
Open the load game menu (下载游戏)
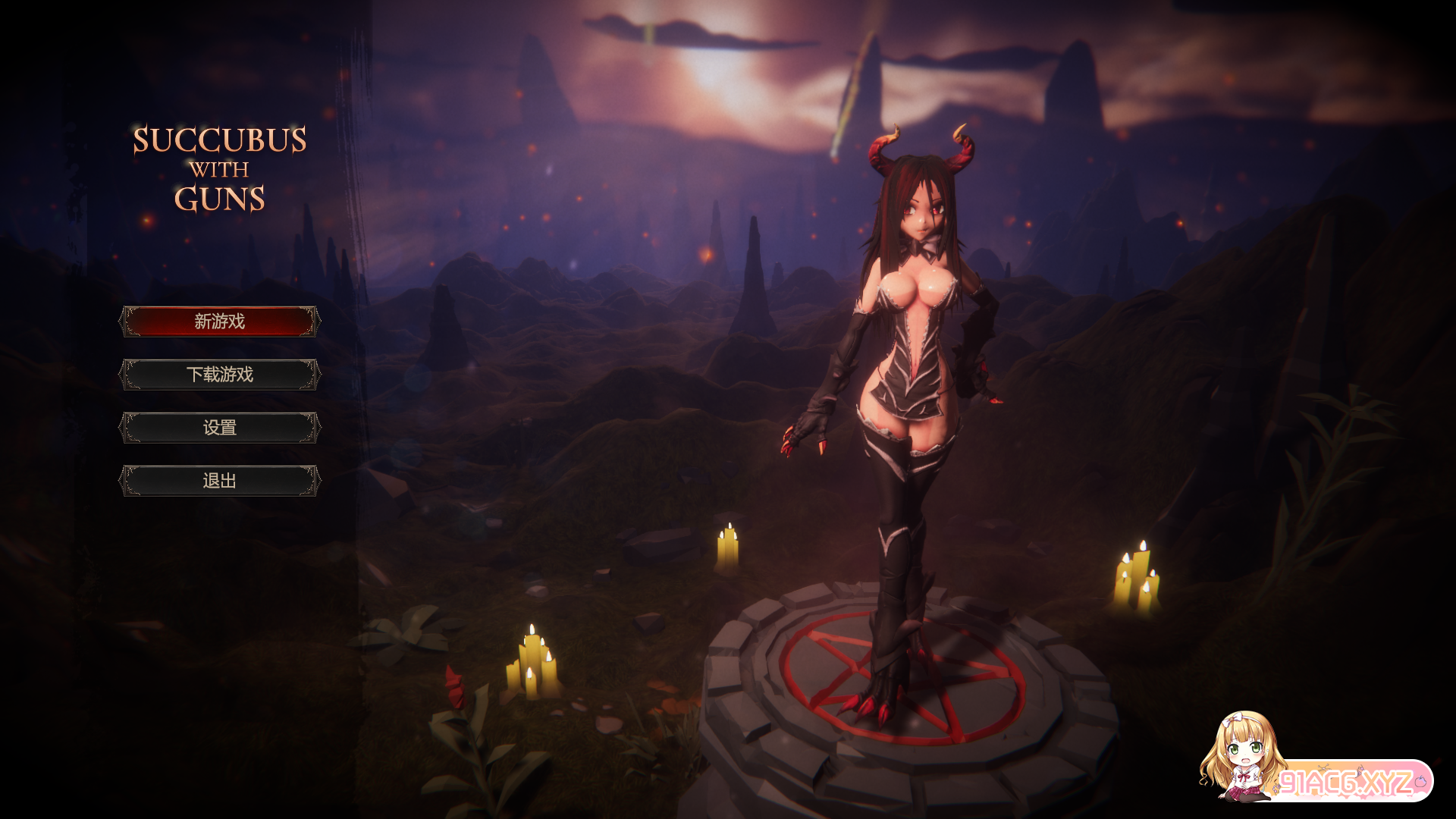click(220, 375)
